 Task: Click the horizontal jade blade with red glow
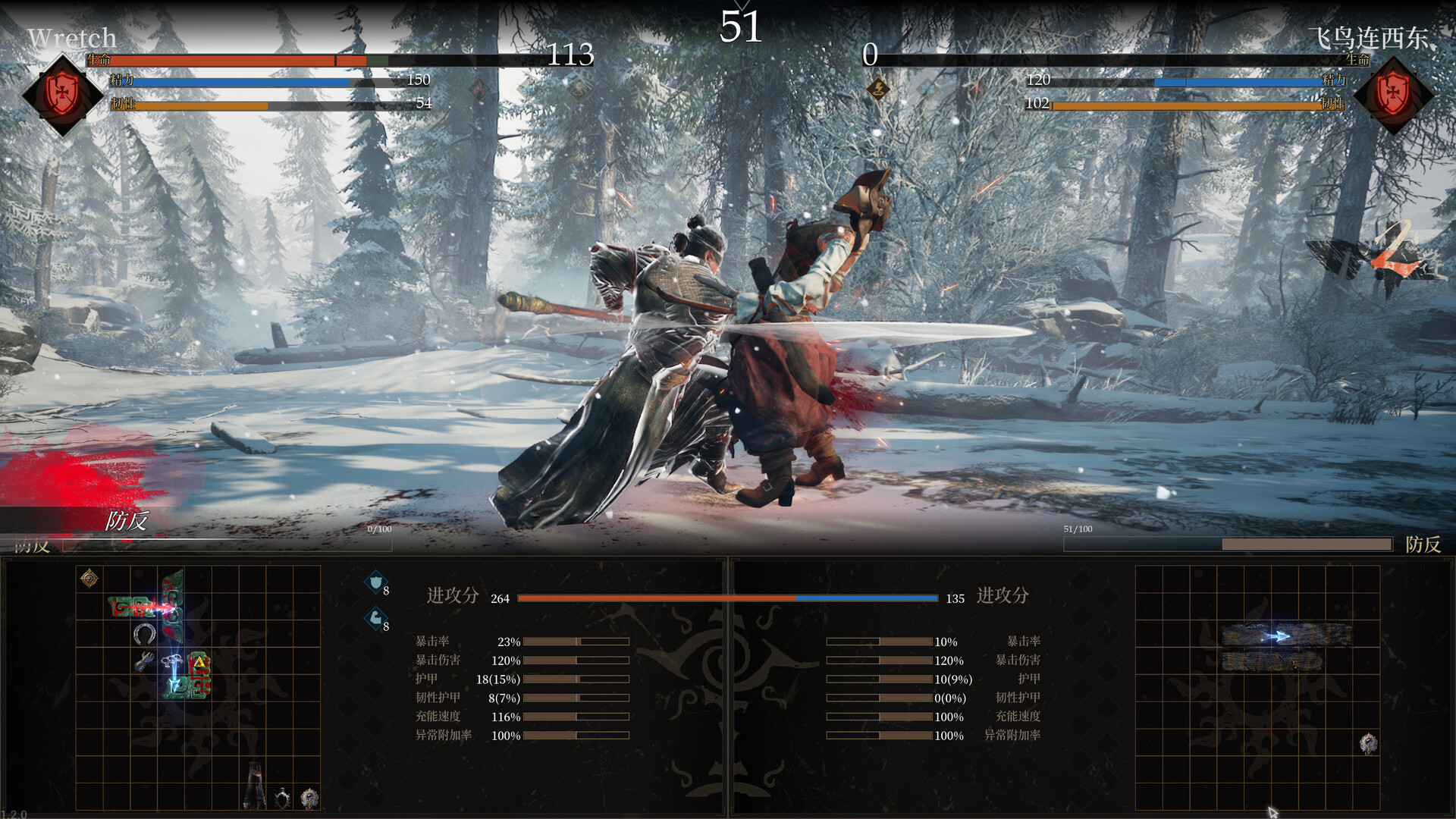tap(138, 607)
